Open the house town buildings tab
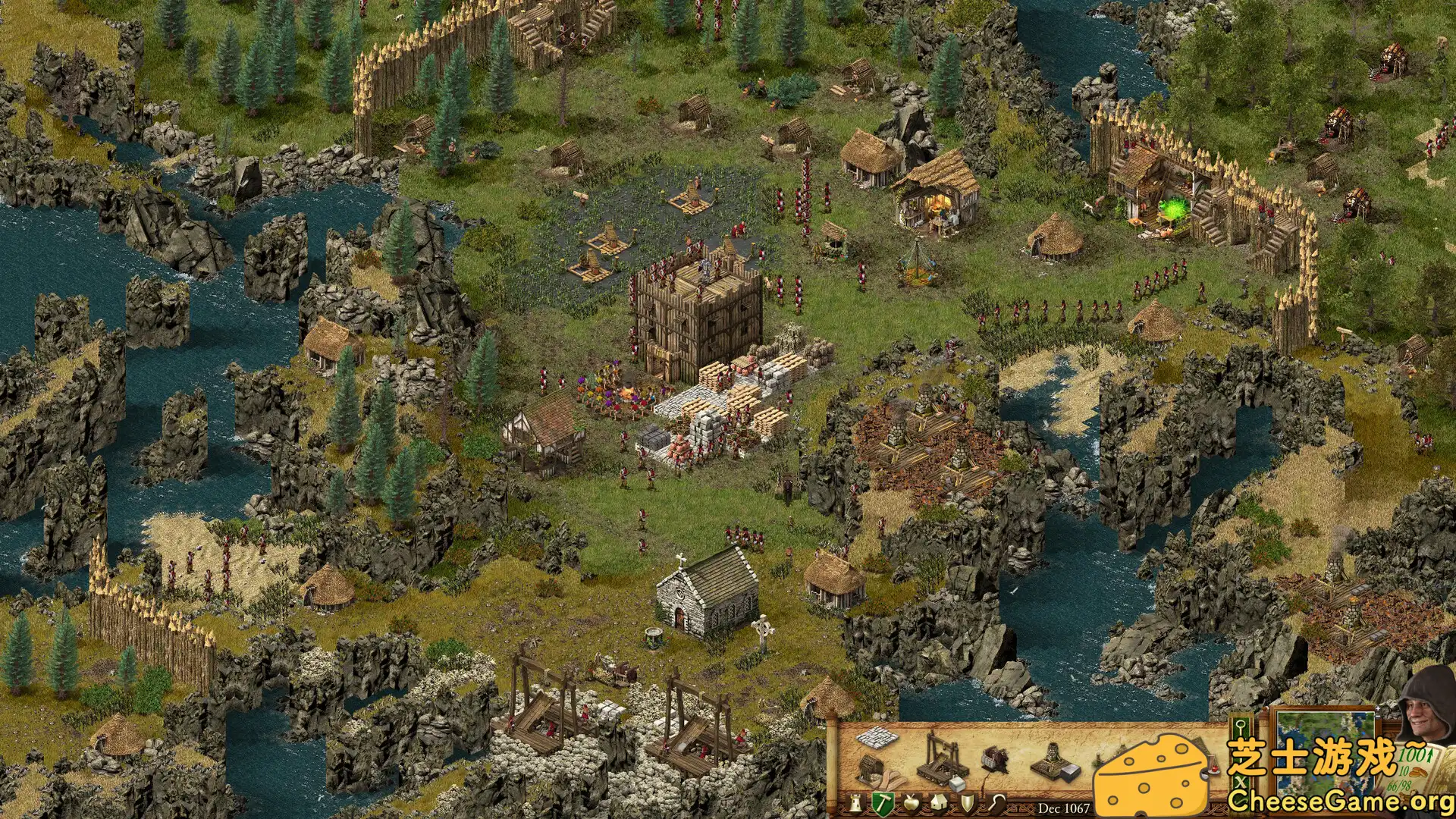The image size is (1456, 819). (938, 802)
